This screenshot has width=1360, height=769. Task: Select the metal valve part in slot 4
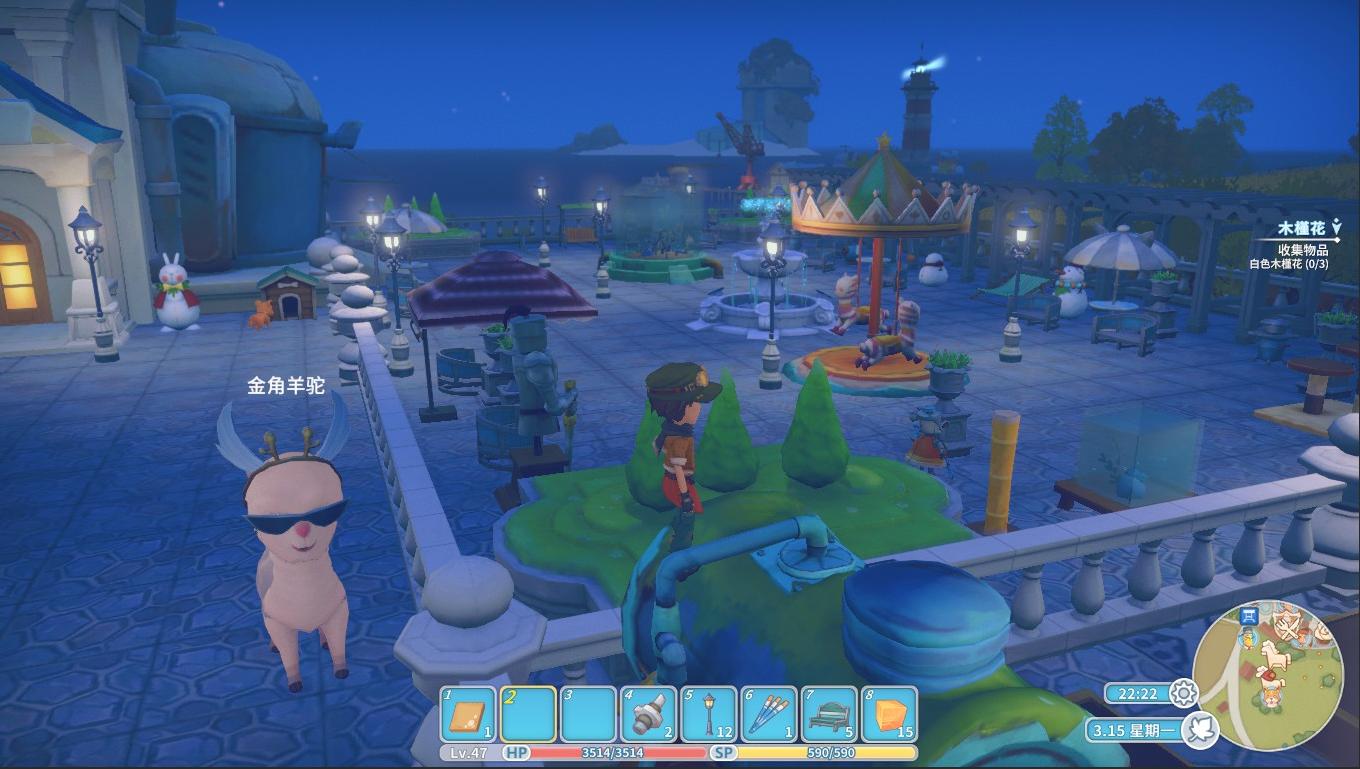[648, 715]
